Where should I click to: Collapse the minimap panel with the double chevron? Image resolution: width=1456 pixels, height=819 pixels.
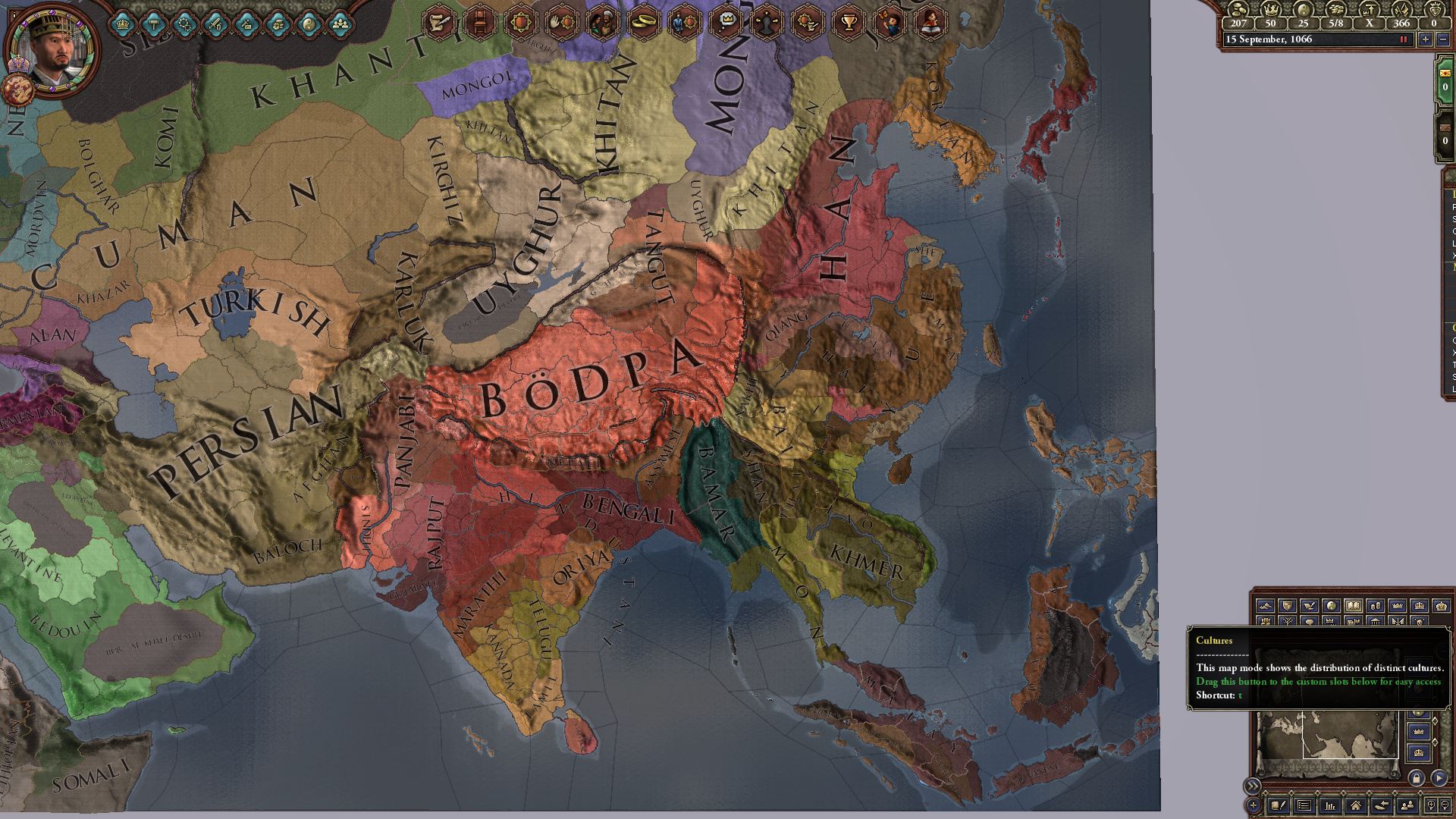1254,785
